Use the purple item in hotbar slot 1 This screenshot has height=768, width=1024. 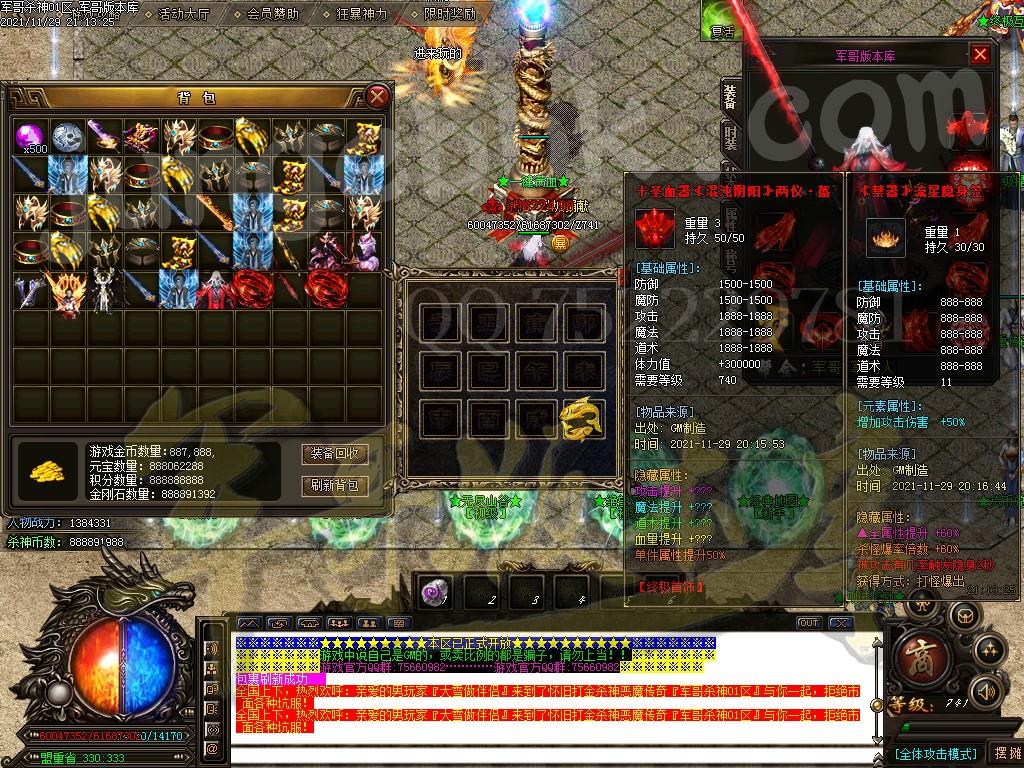(x=435, y=591)
